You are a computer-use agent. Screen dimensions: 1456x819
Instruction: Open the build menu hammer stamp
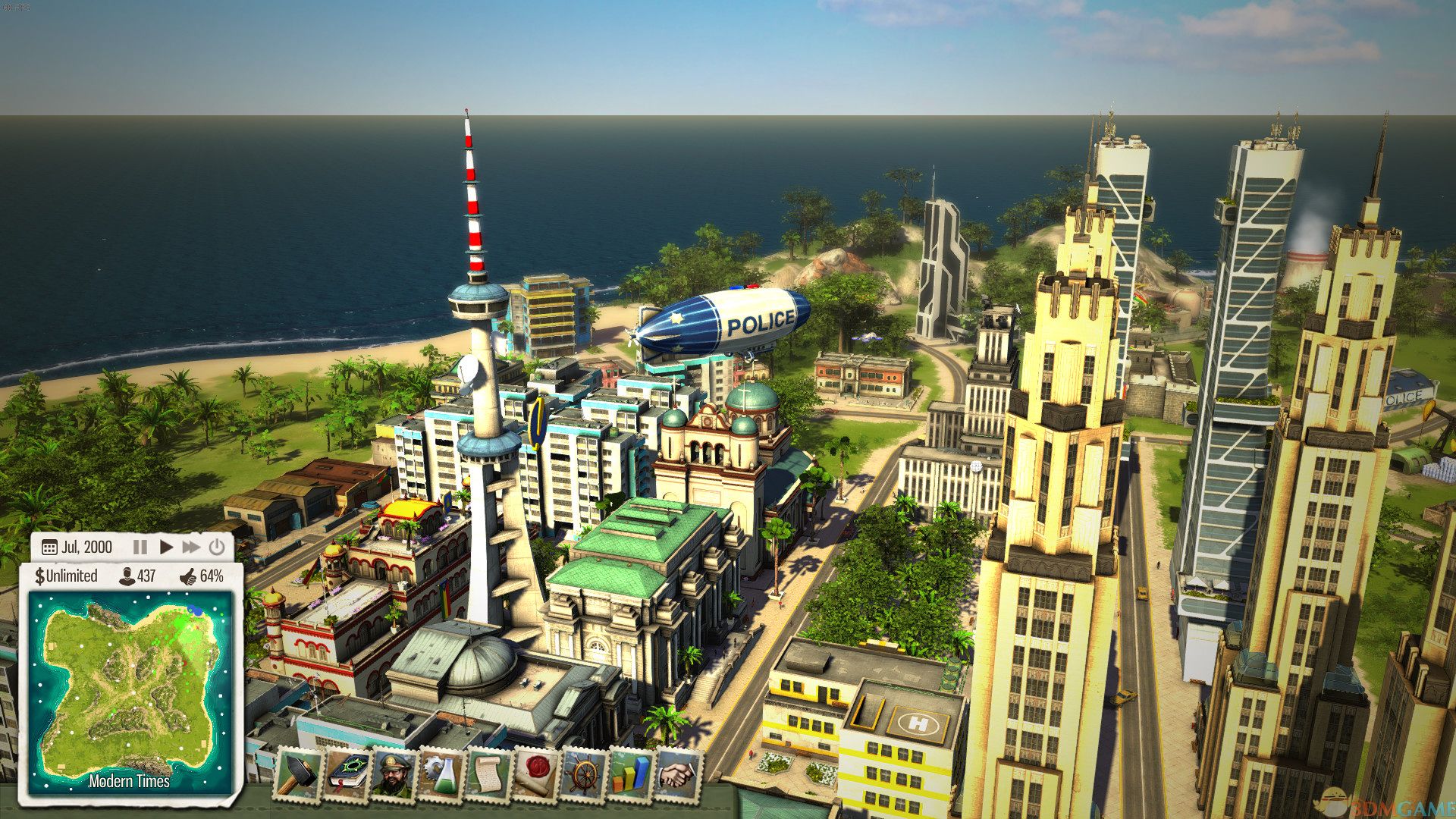tap(299, 774)
